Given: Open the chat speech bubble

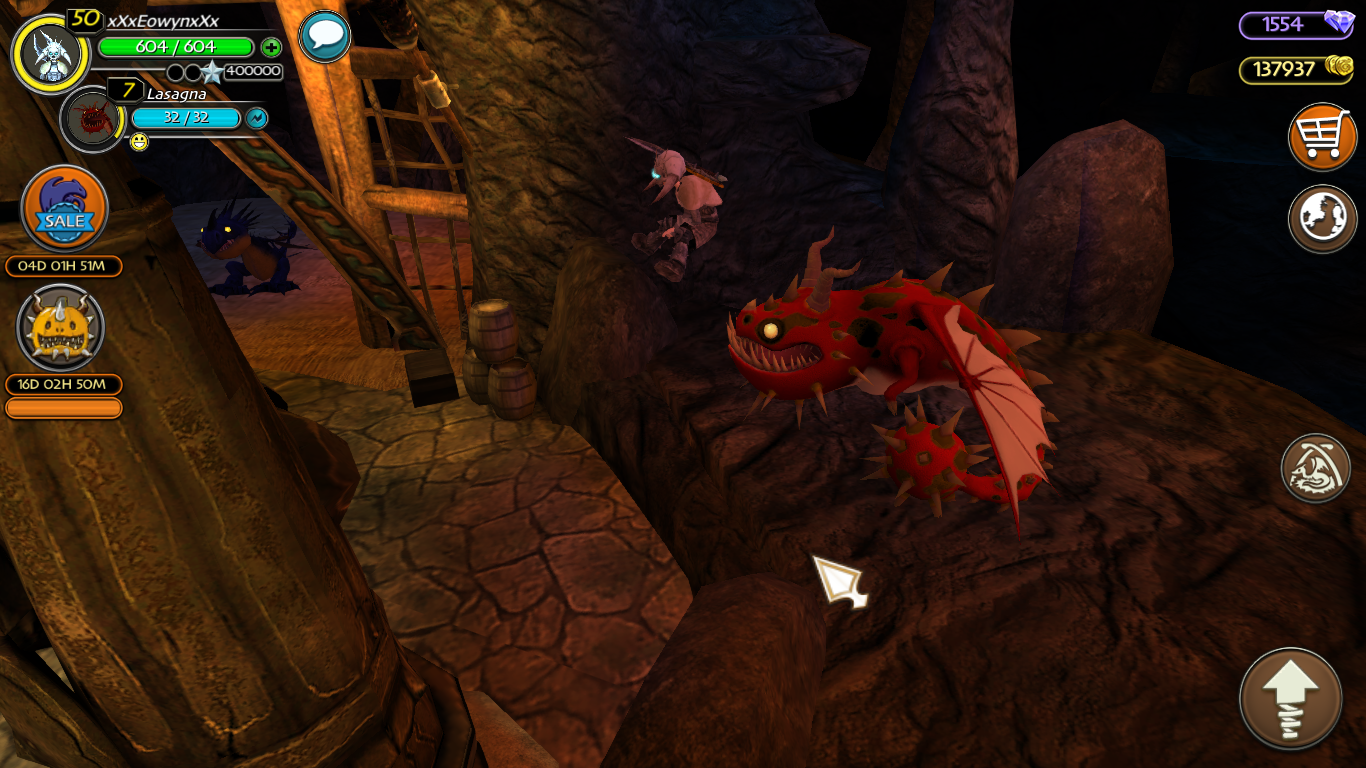Looking at the screenshot, I should coord(325,37).
